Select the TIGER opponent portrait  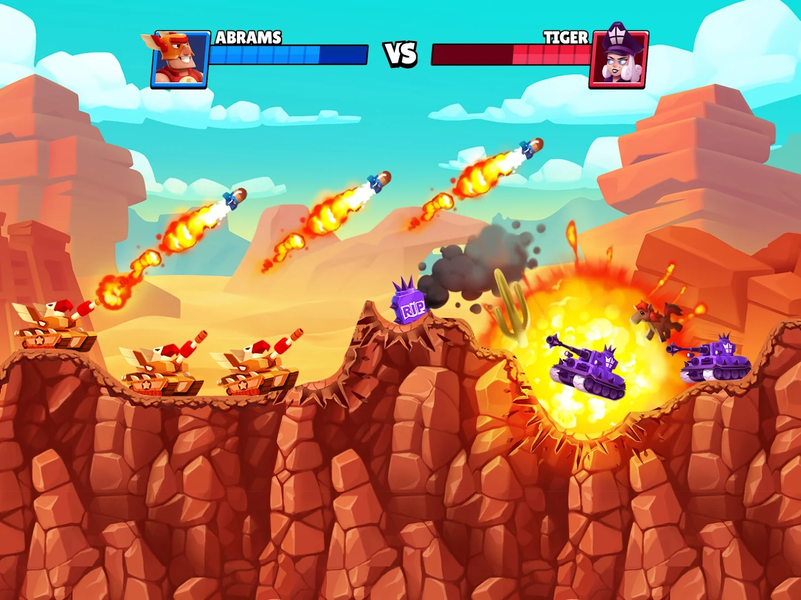pos(619,59)
